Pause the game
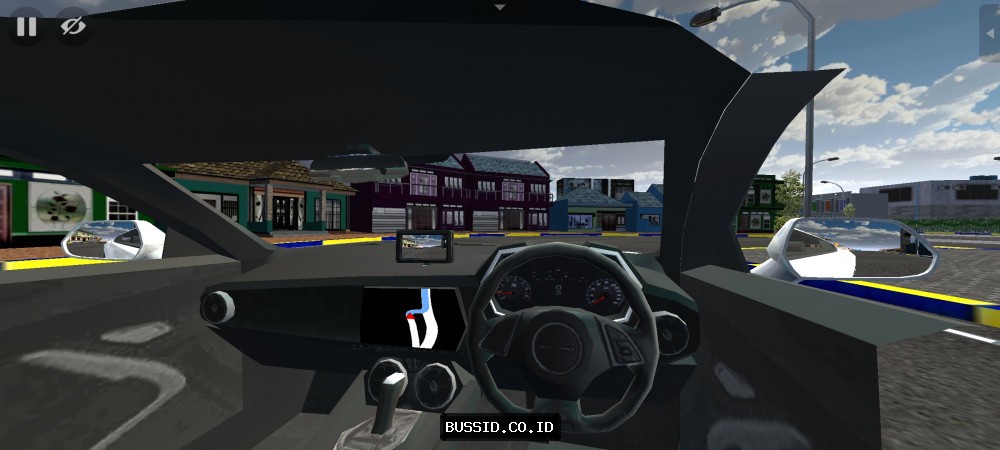Viewport: 1000px width, 450px height. 26,27
